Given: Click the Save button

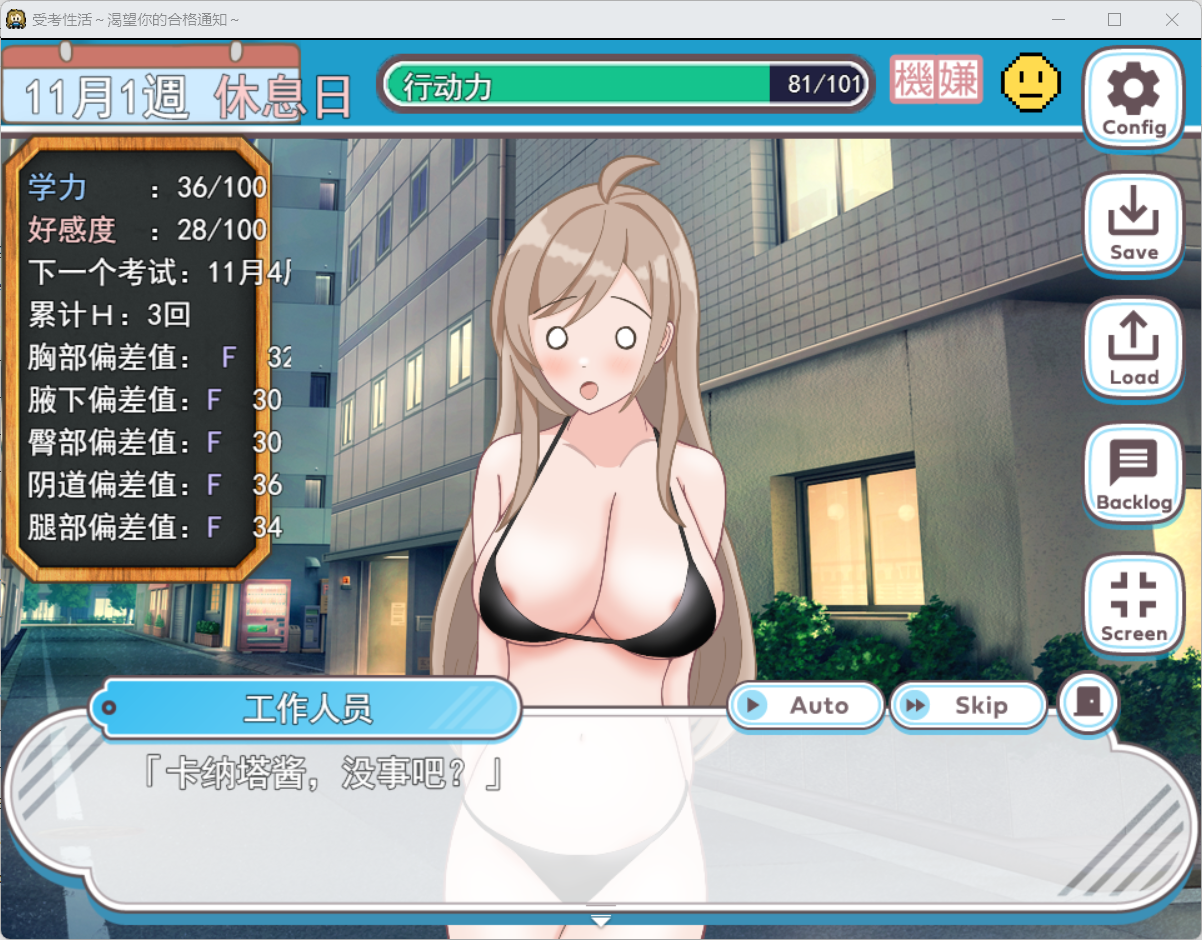Looking at the screenshot, I should click(1134, 224).
